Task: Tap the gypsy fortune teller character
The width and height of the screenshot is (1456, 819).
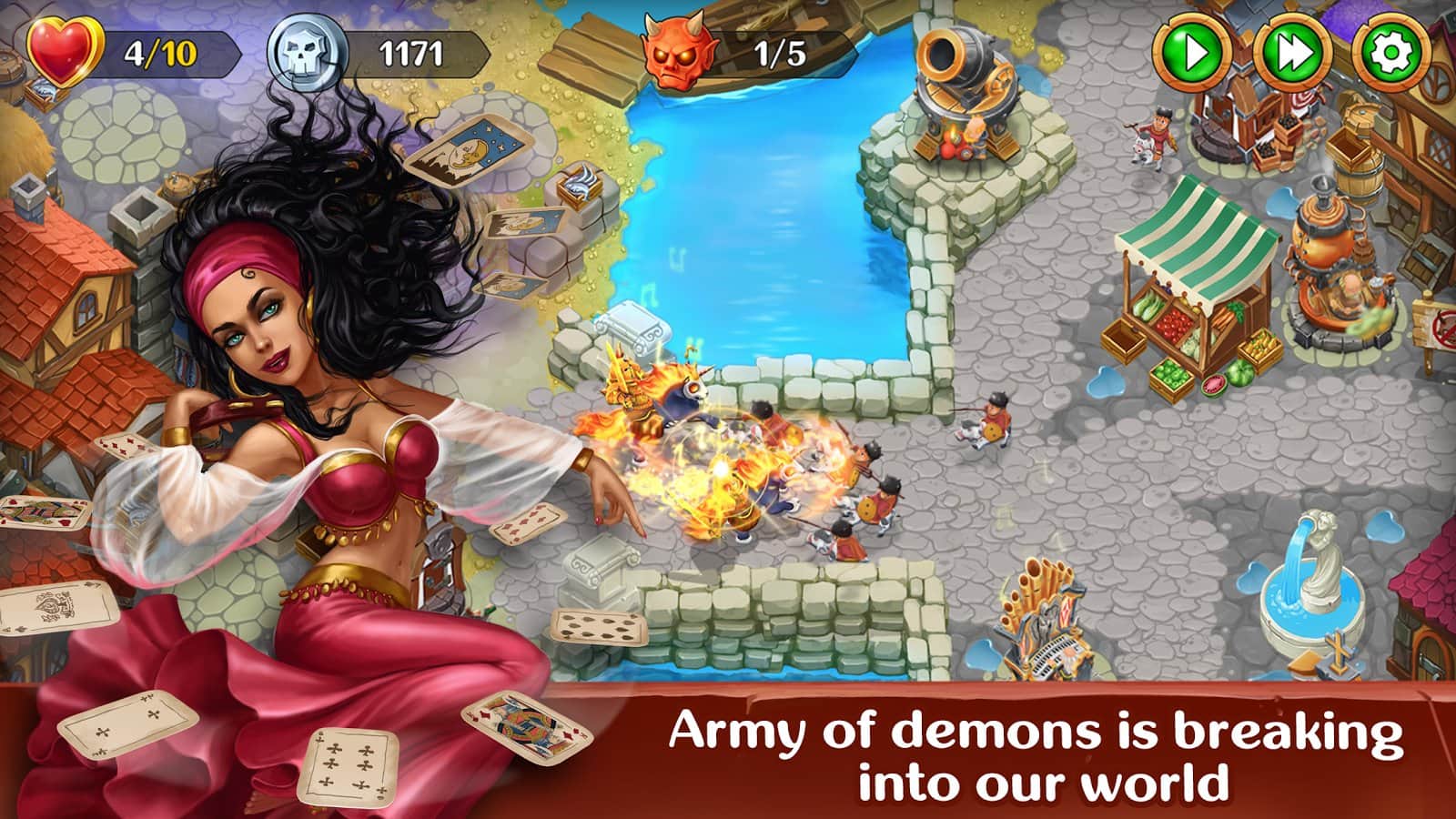Action: tap(273, 364)
